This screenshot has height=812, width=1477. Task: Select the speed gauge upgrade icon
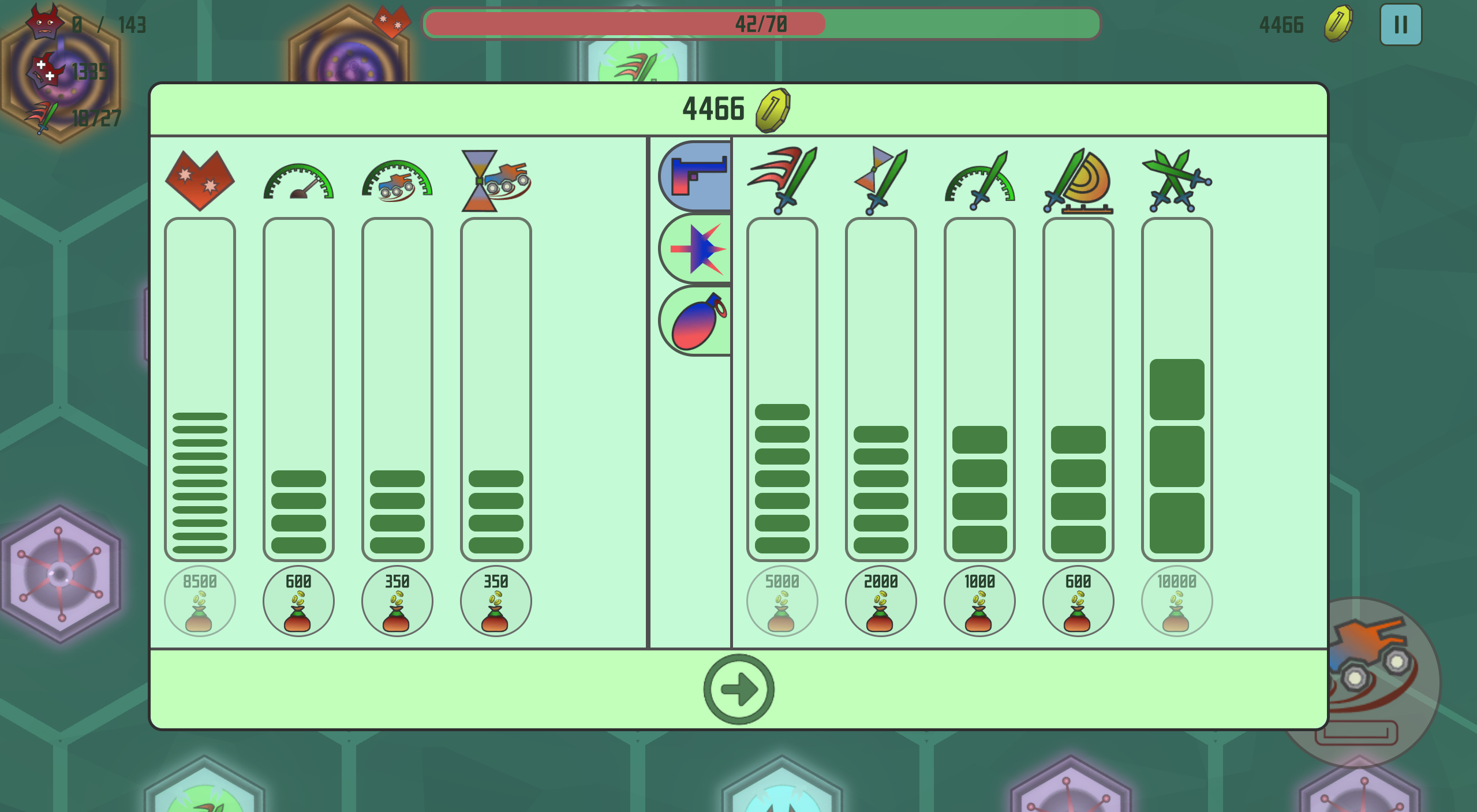(298, 184)
